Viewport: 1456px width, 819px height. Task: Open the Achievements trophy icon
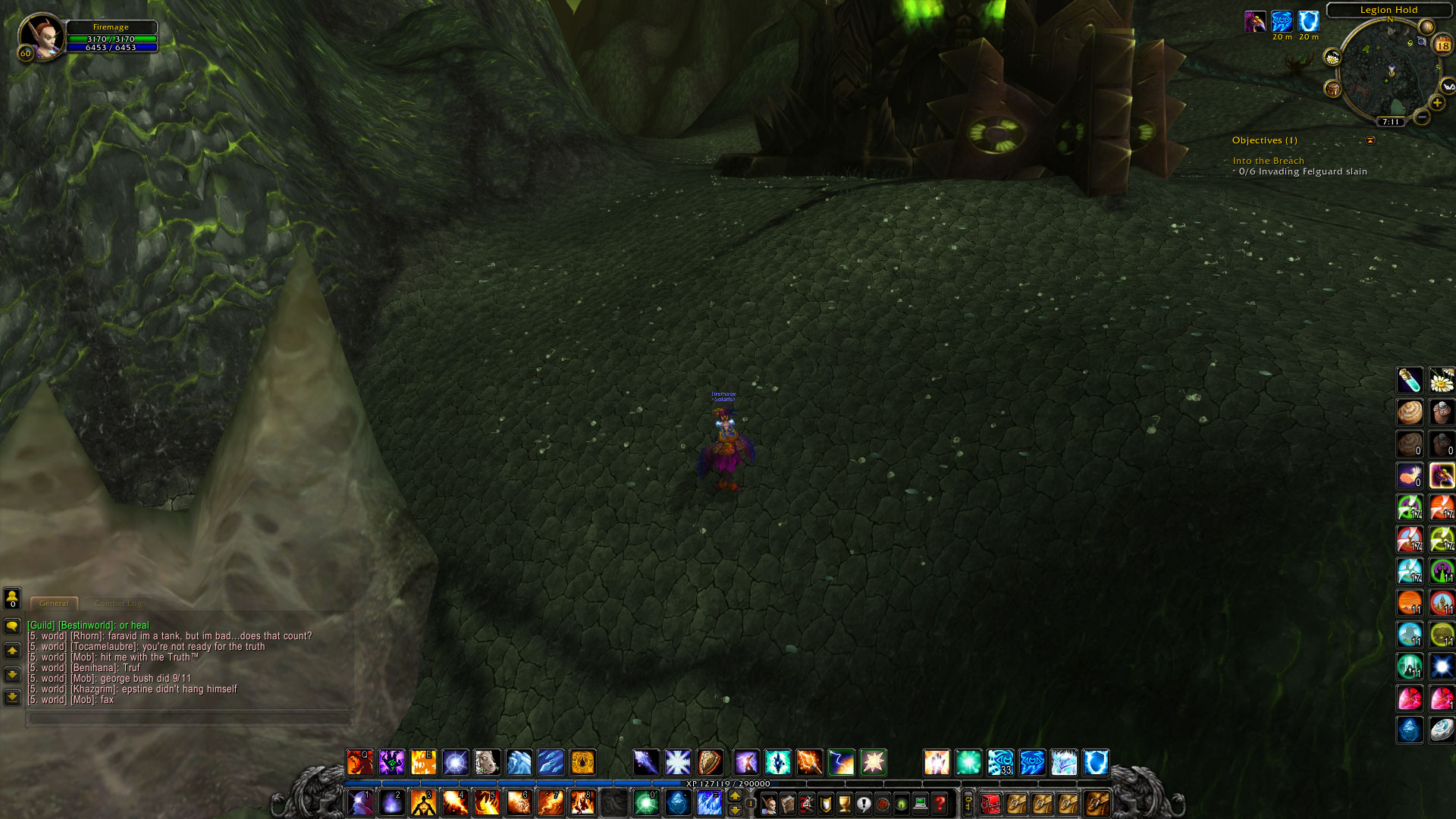[x=844, y=805]
